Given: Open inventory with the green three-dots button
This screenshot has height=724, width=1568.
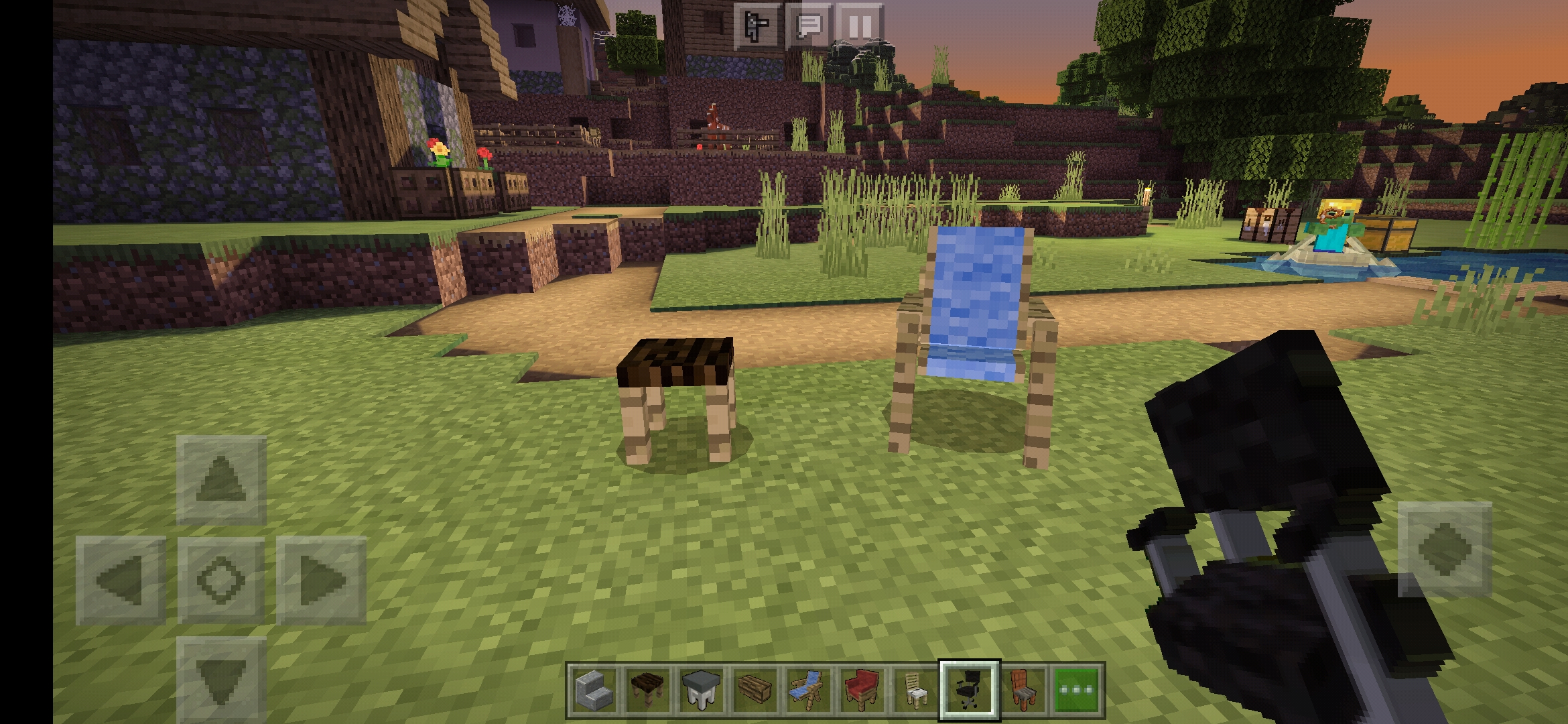Looking at the screenshot, I should point(1076,690).
